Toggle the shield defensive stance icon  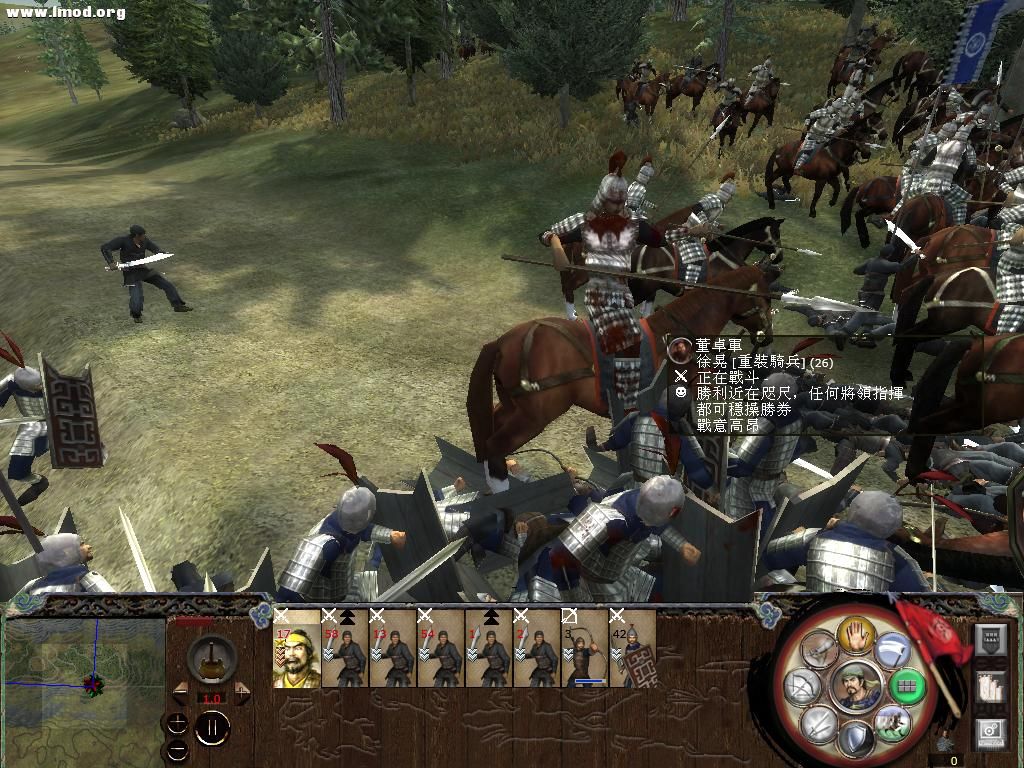[854, 740]
